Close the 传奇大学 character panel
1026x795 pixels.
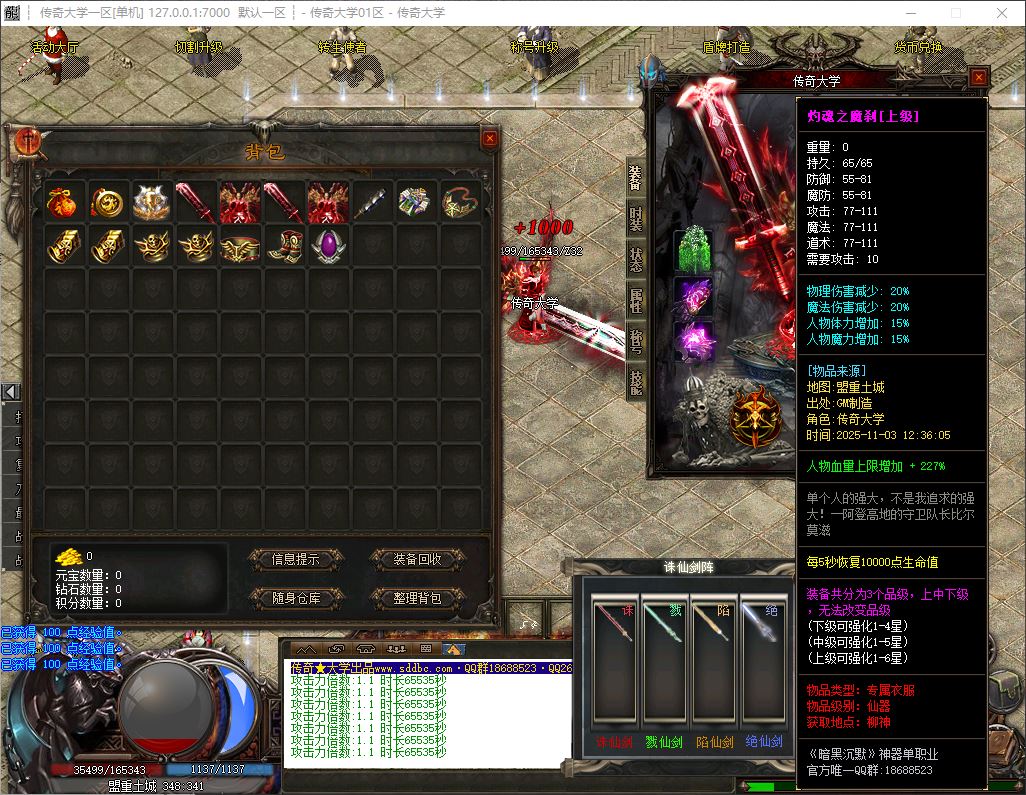(978, 78)
